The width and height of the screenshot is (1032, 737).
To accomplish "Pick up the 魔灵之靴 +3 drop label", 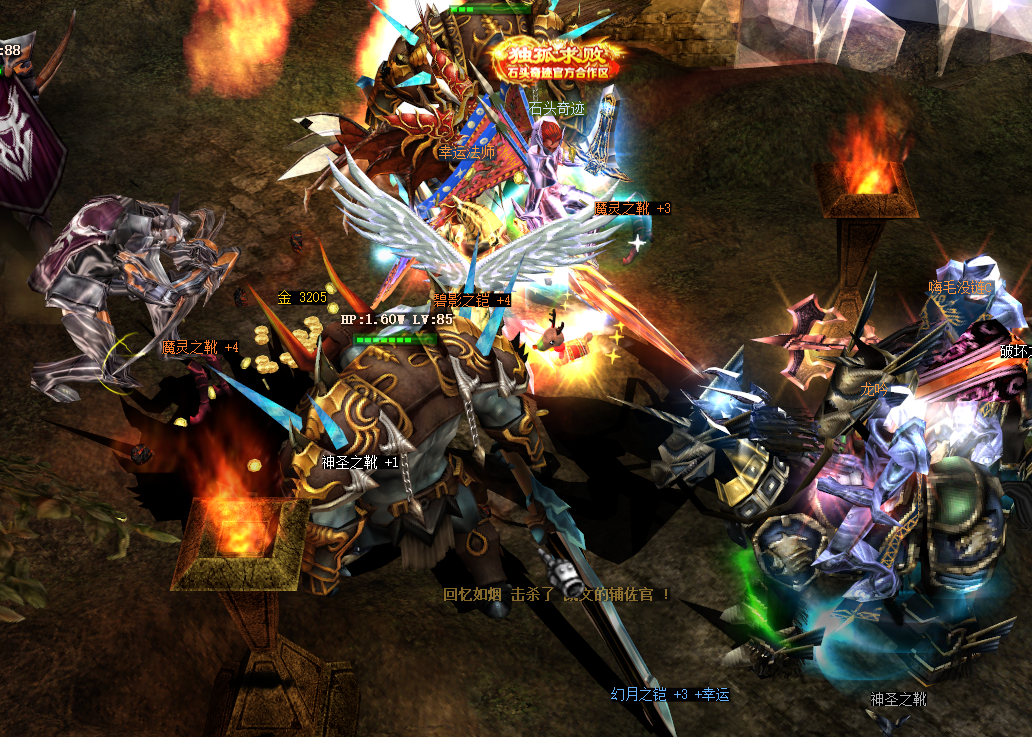I will (632, 208).
